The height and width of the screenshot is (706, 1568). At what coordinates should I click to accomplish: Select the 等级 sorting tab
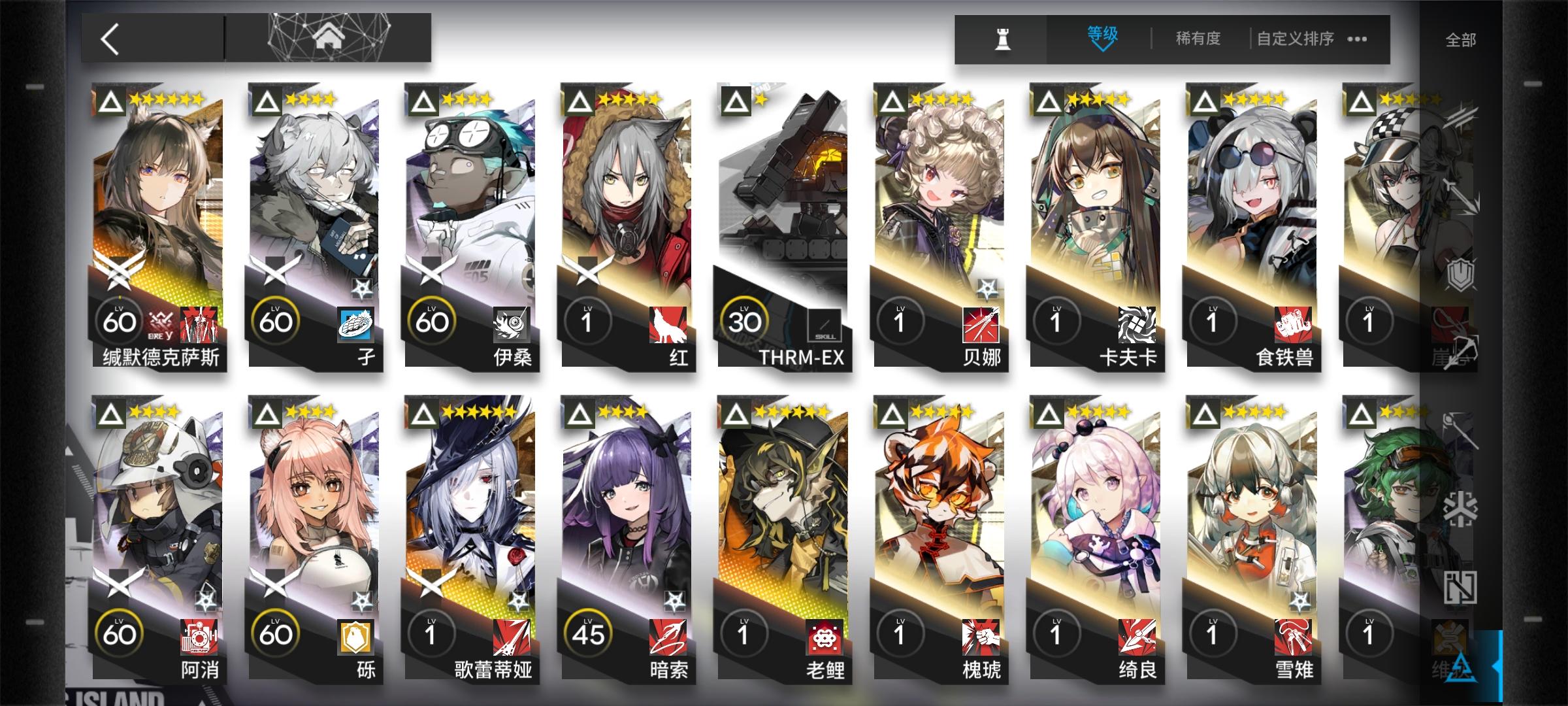[1103, 33]
